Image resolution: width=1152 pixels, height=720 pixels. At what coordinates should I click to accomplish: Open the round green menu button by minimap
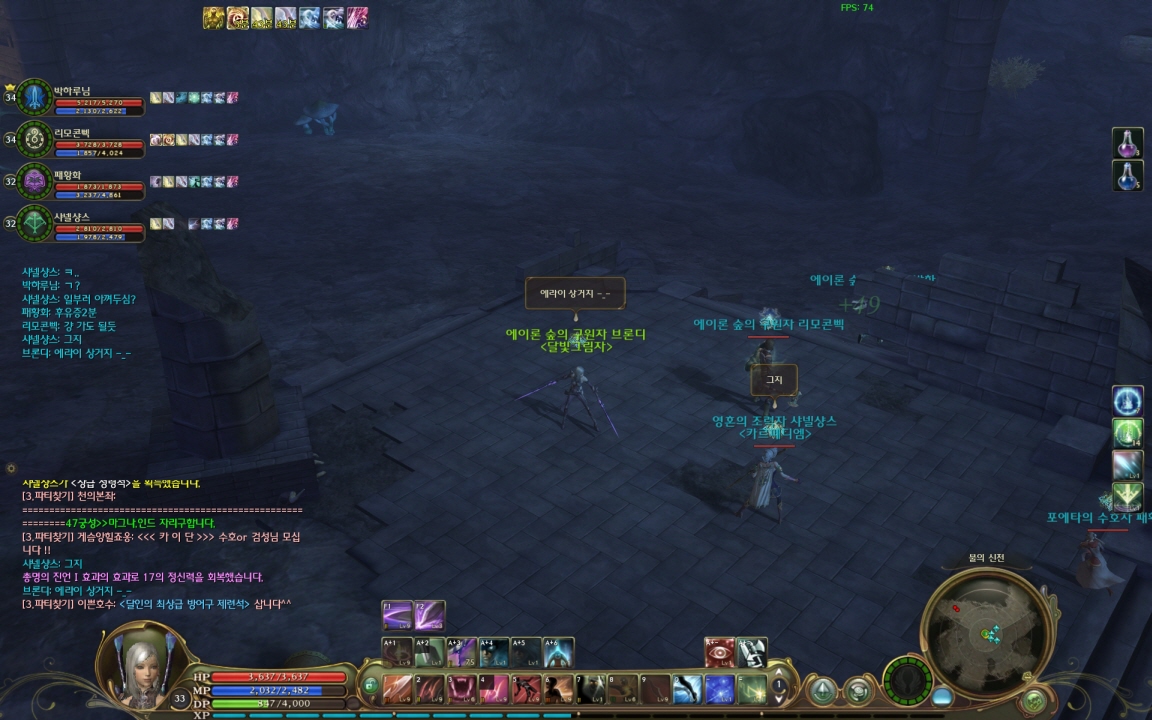(1033, 701)
